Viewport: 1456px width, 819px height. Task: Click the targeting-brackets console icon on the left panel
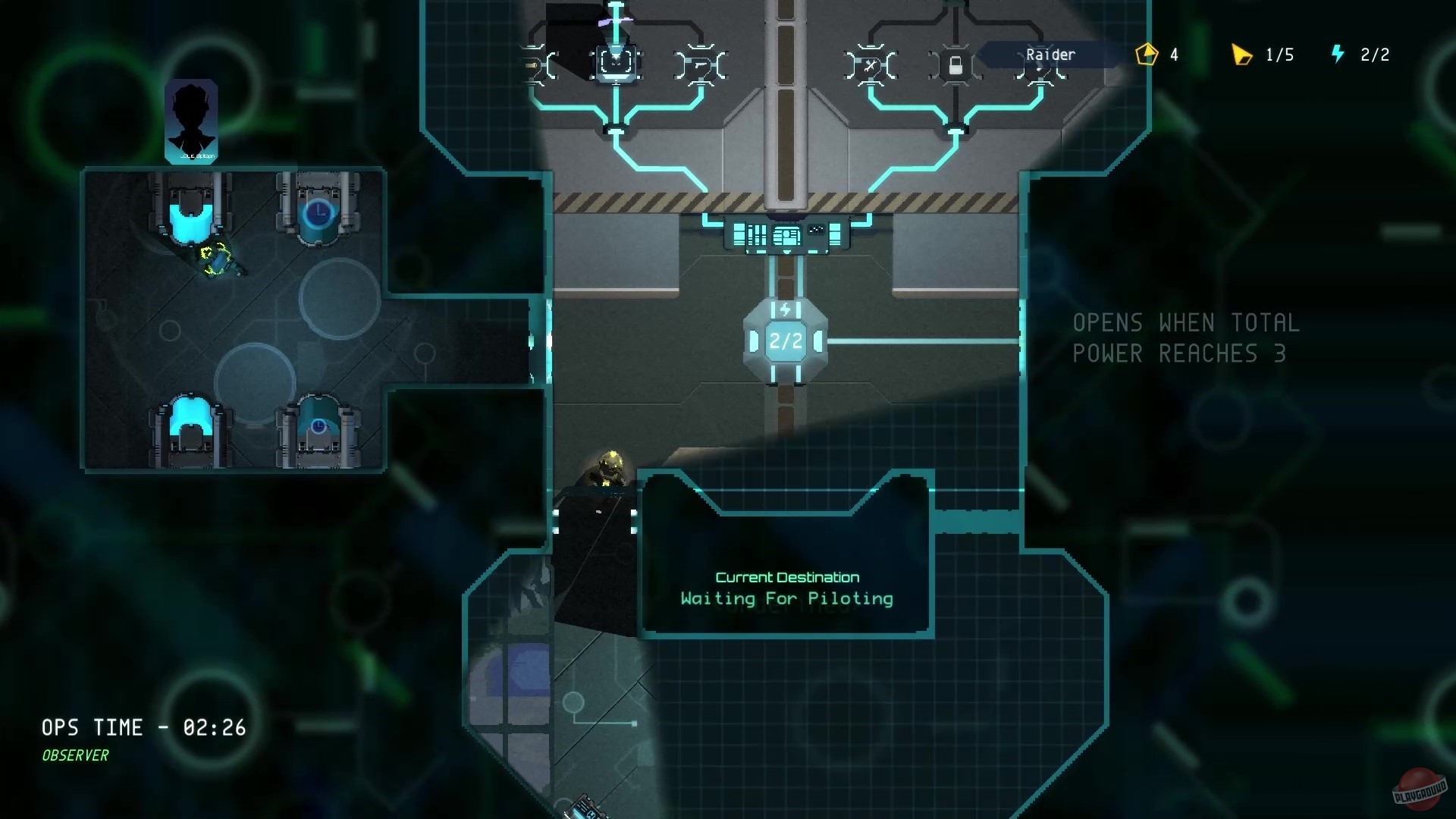pyautogui.click(x=616, y=63)
